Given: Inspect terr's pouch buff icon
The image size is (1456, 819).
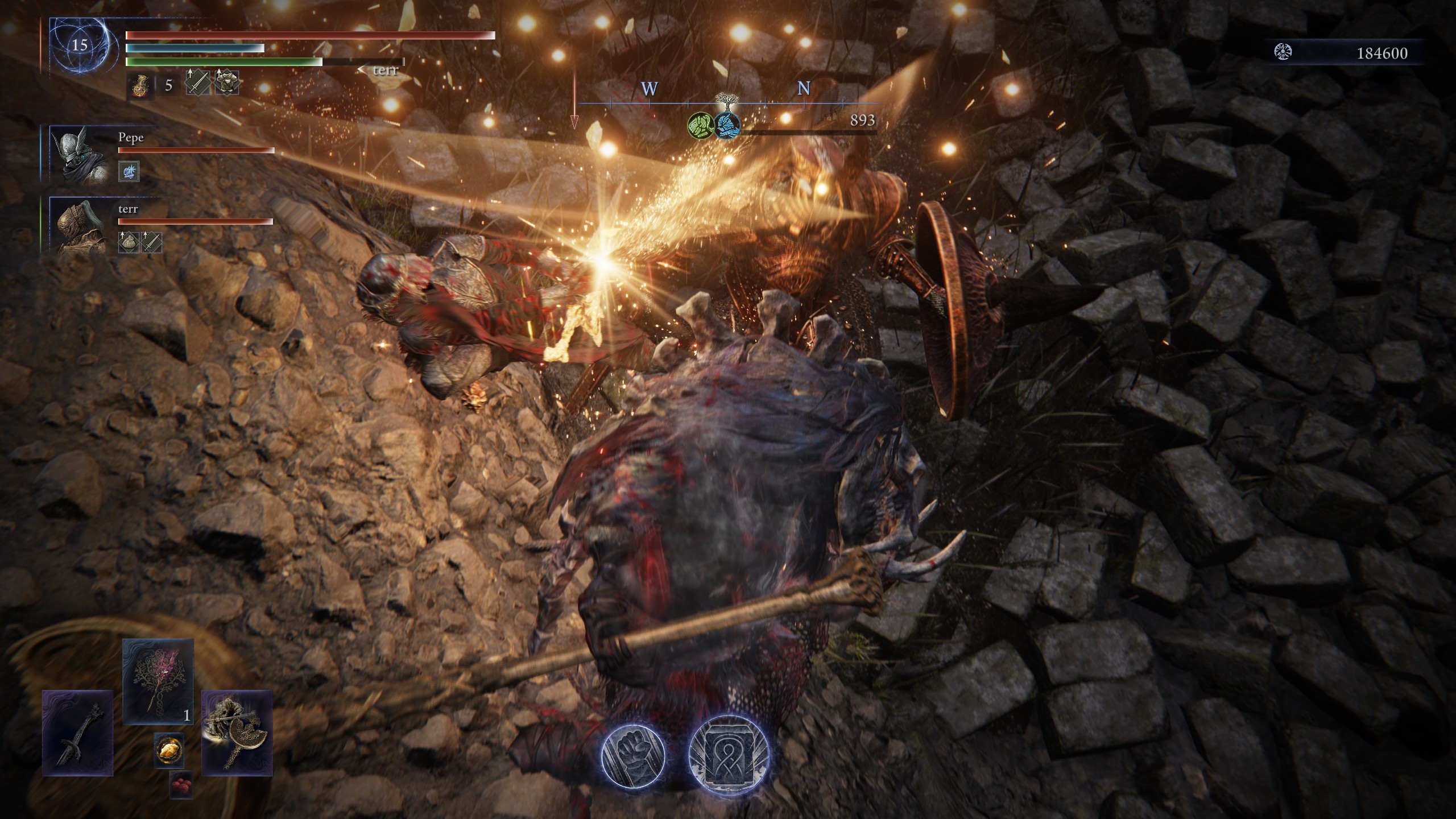Looking at the screenshot, I should 128,242.
